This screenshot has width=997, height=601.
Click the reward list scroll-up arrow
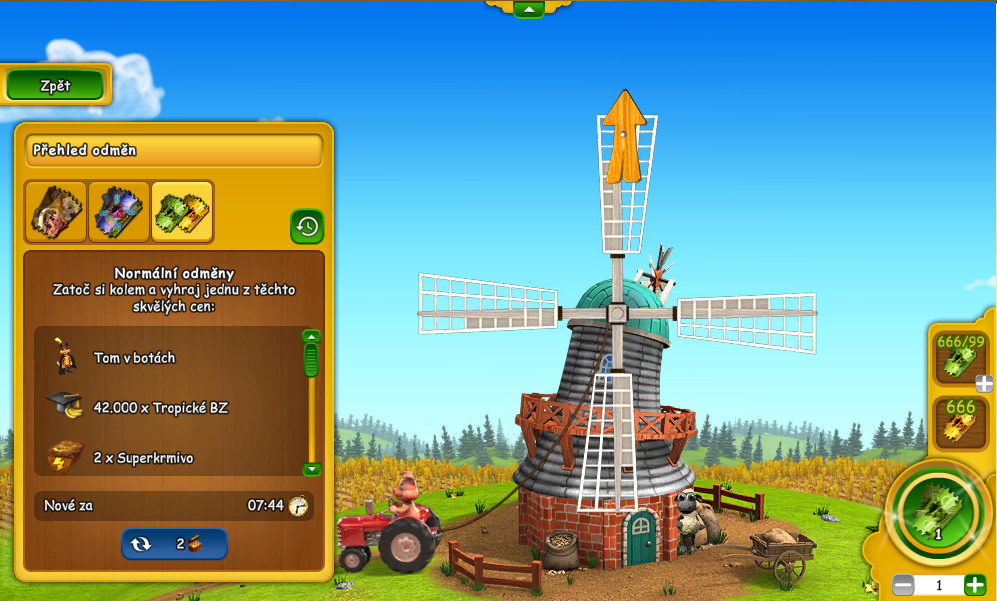point(311,337)
